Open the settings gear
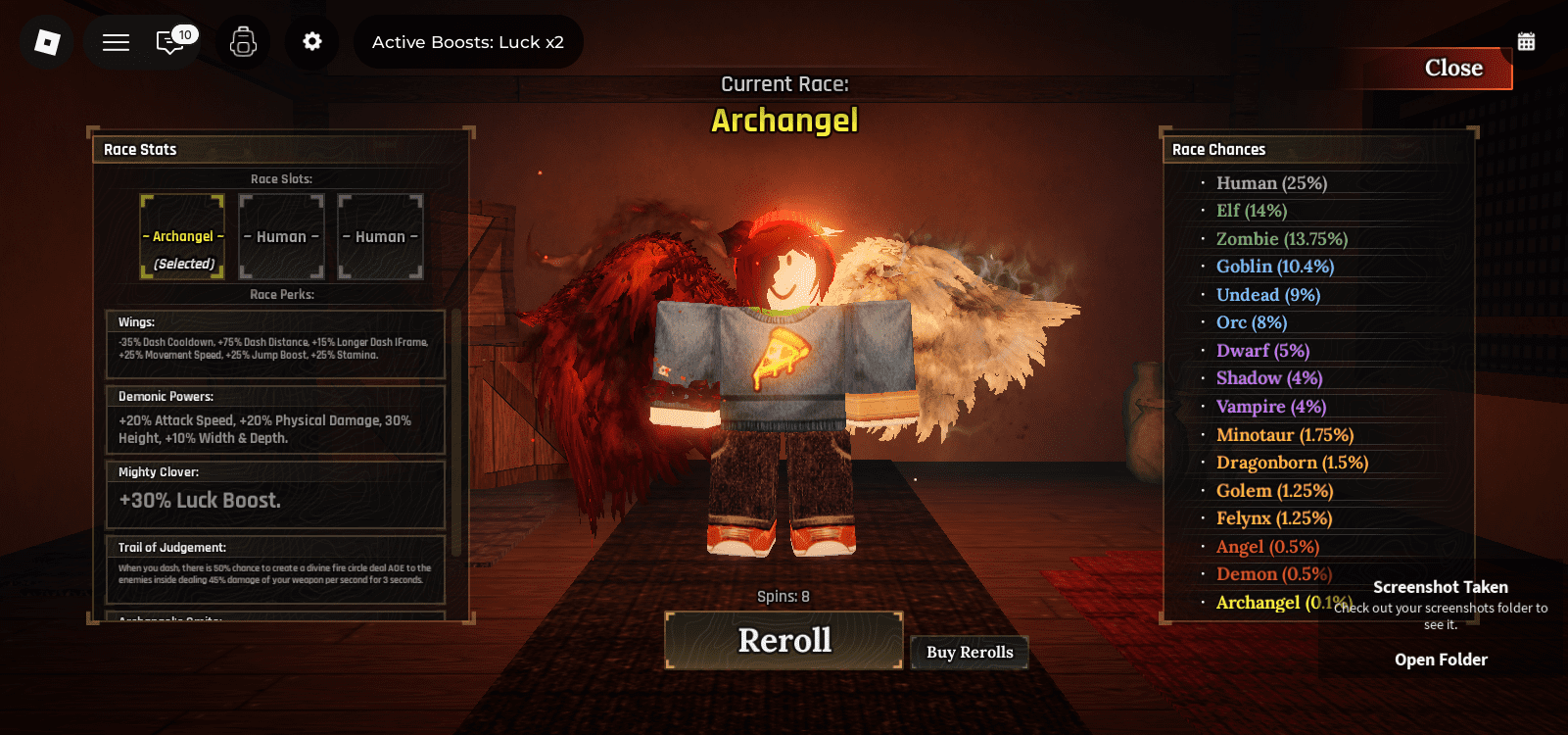The image size is (1568, 735). click(x=311, y=41)
